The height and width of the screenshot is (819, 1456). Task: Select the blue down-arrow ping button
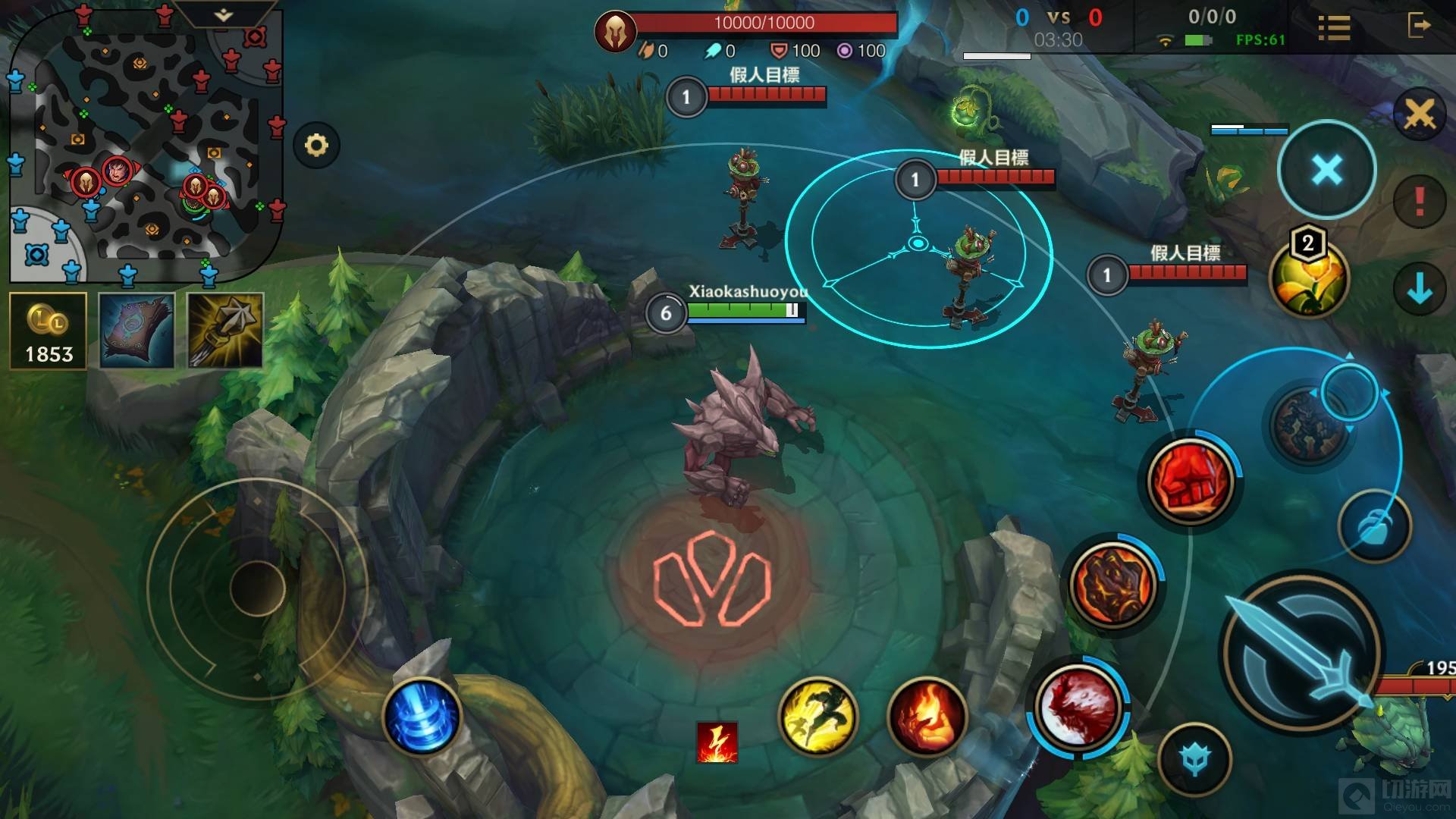tap(1419, 289)
